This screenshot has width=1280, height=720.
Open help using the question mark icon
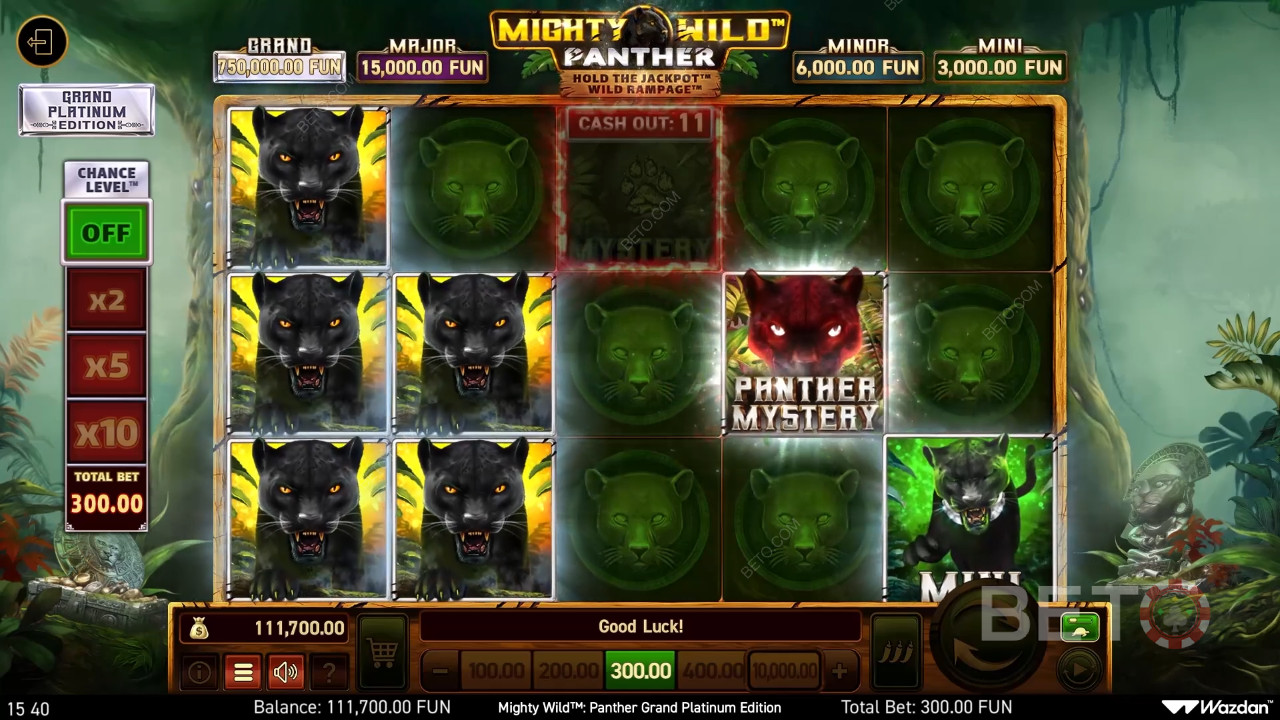click(x=330, y=671)
